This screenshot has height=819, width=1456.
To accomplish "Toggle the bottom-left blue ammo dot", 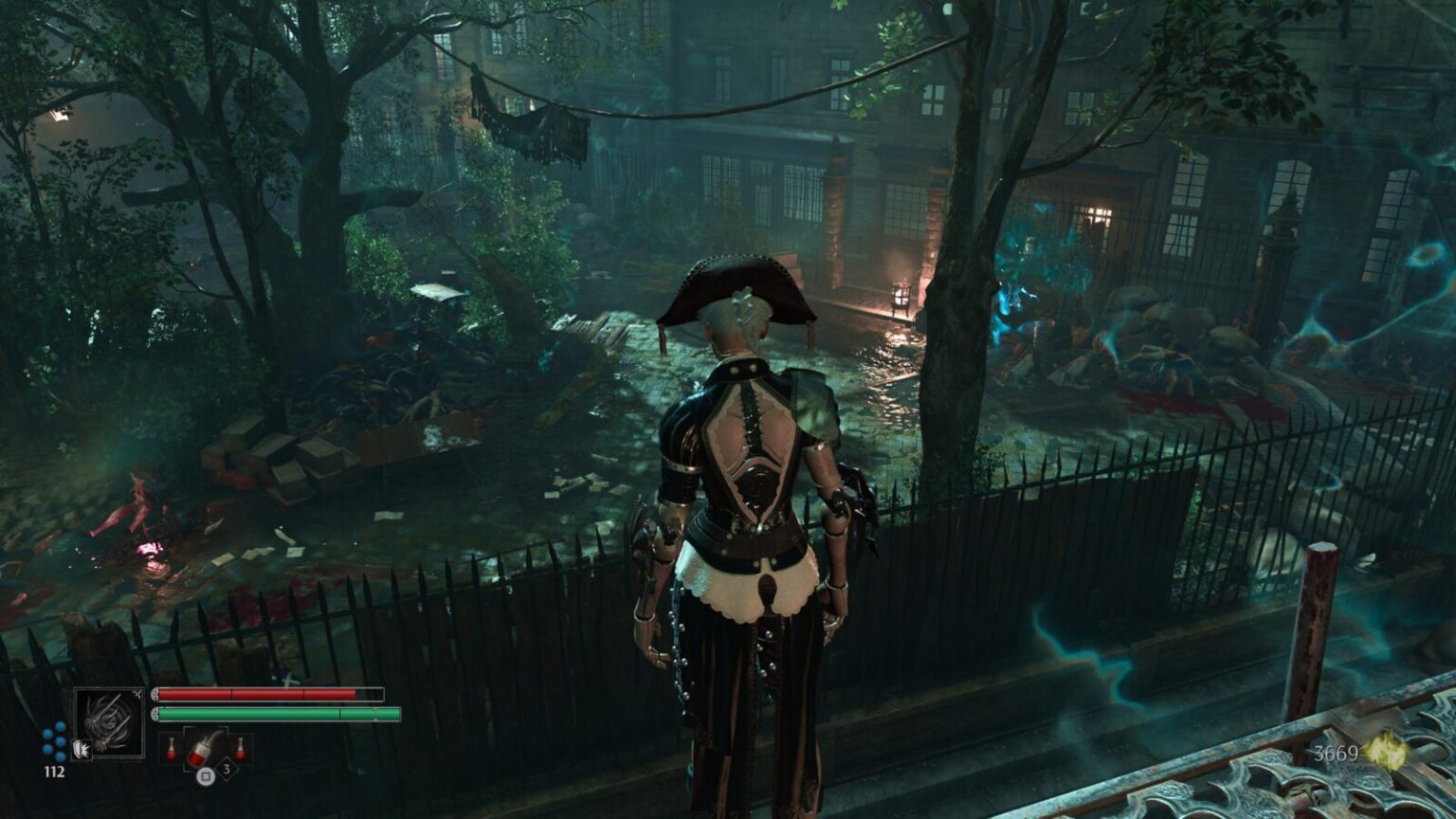I will (x=46, y=749).
